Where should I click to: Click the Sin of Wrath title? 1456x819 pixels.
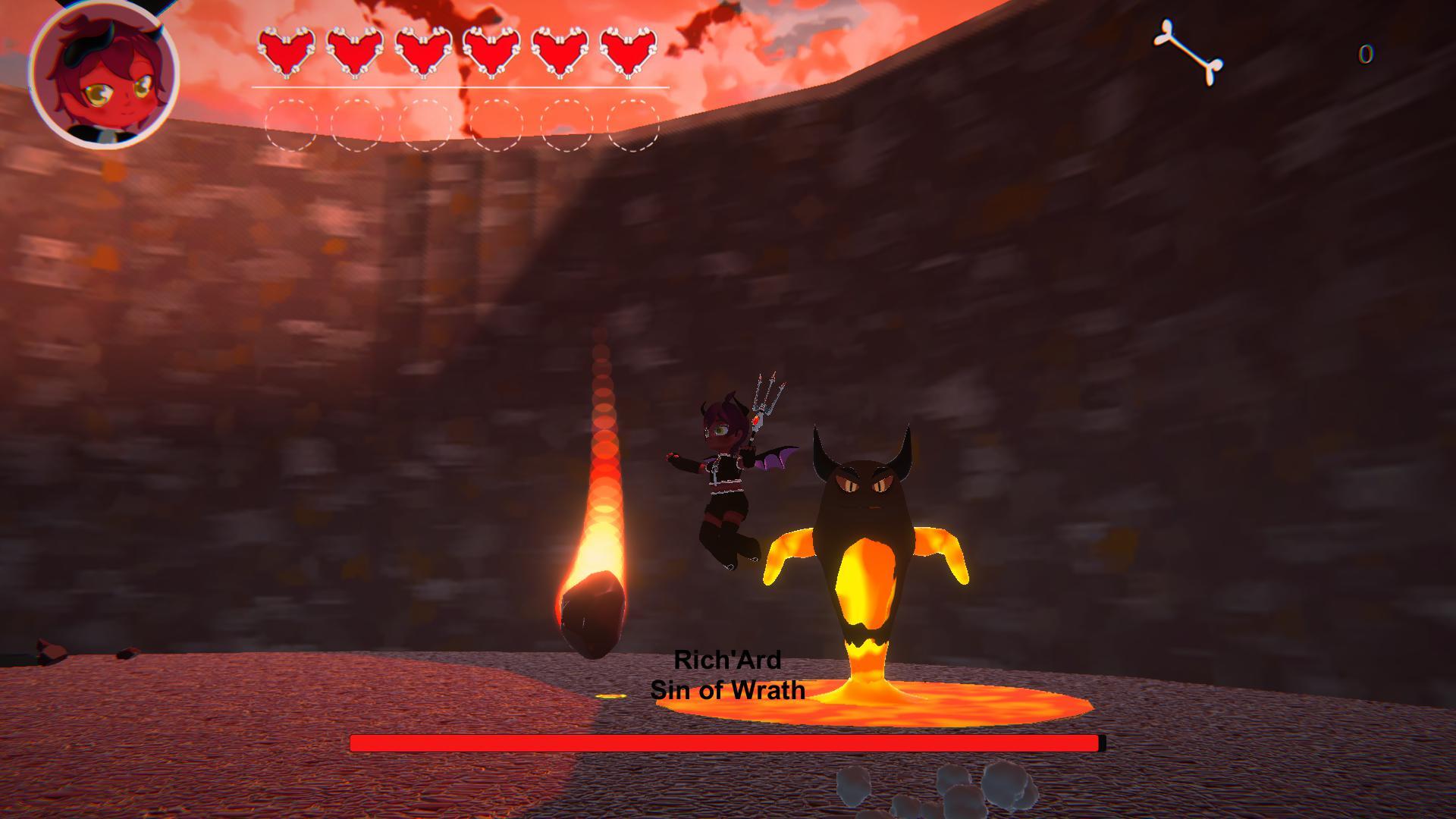tap(729, 691)
